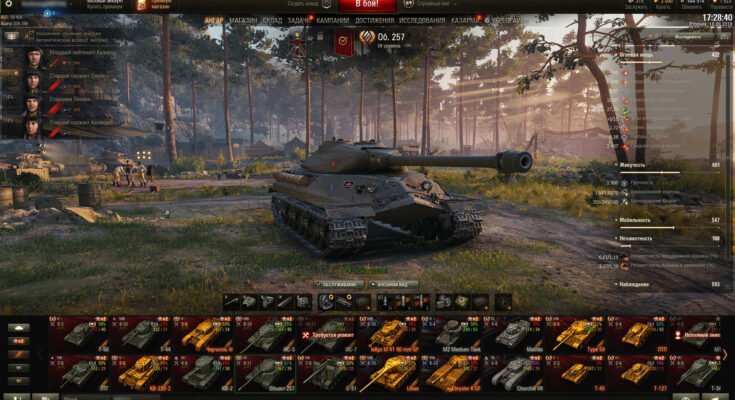Open the МАГАЗИН tab
This screenshot has height=400, width=735.
[x=242, y=20]
